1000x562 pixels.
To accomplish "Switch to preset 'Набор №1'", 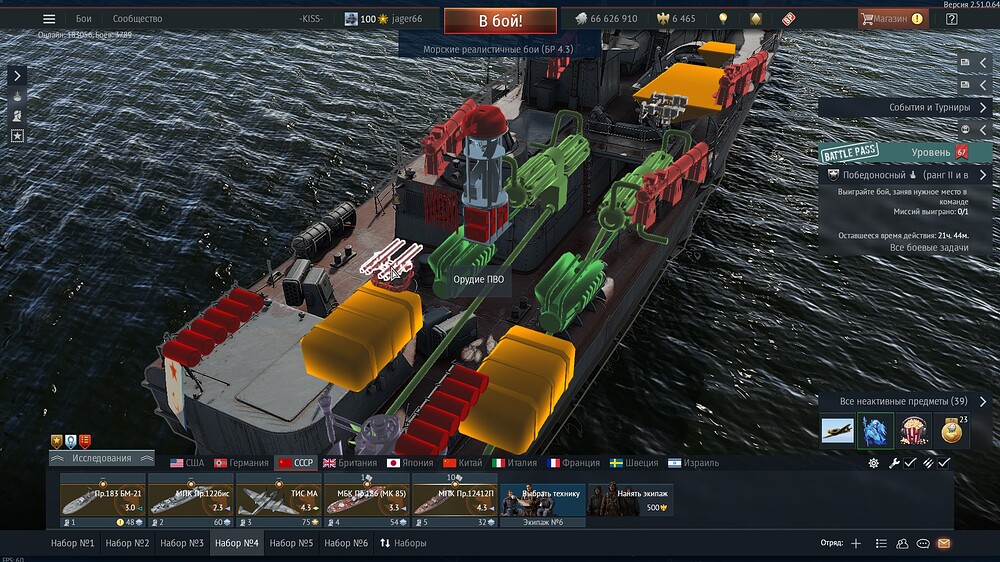I will click(x=72, y=543).
